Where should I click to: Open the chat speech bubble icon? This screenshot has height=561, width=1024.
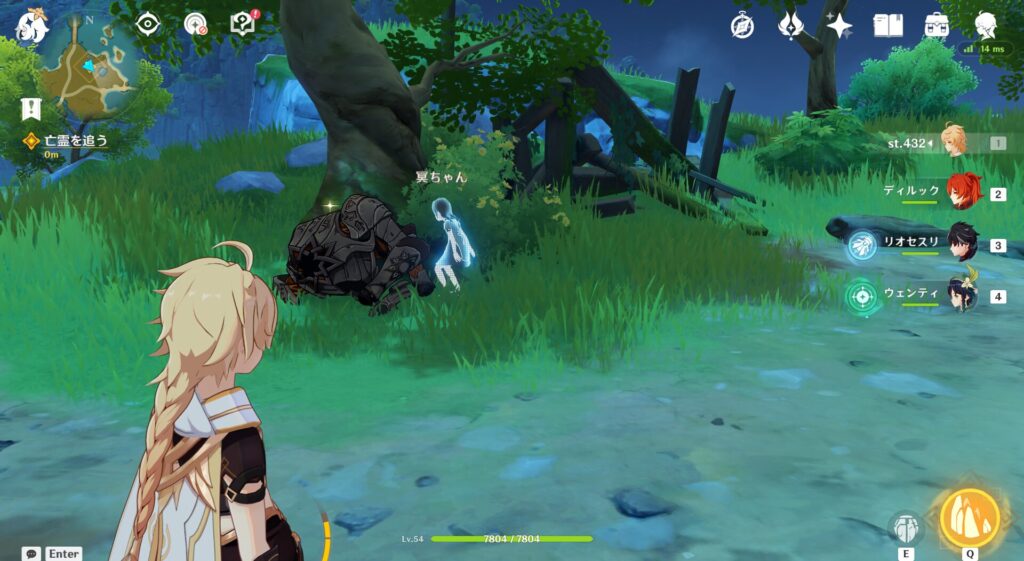tap(31, 553)
